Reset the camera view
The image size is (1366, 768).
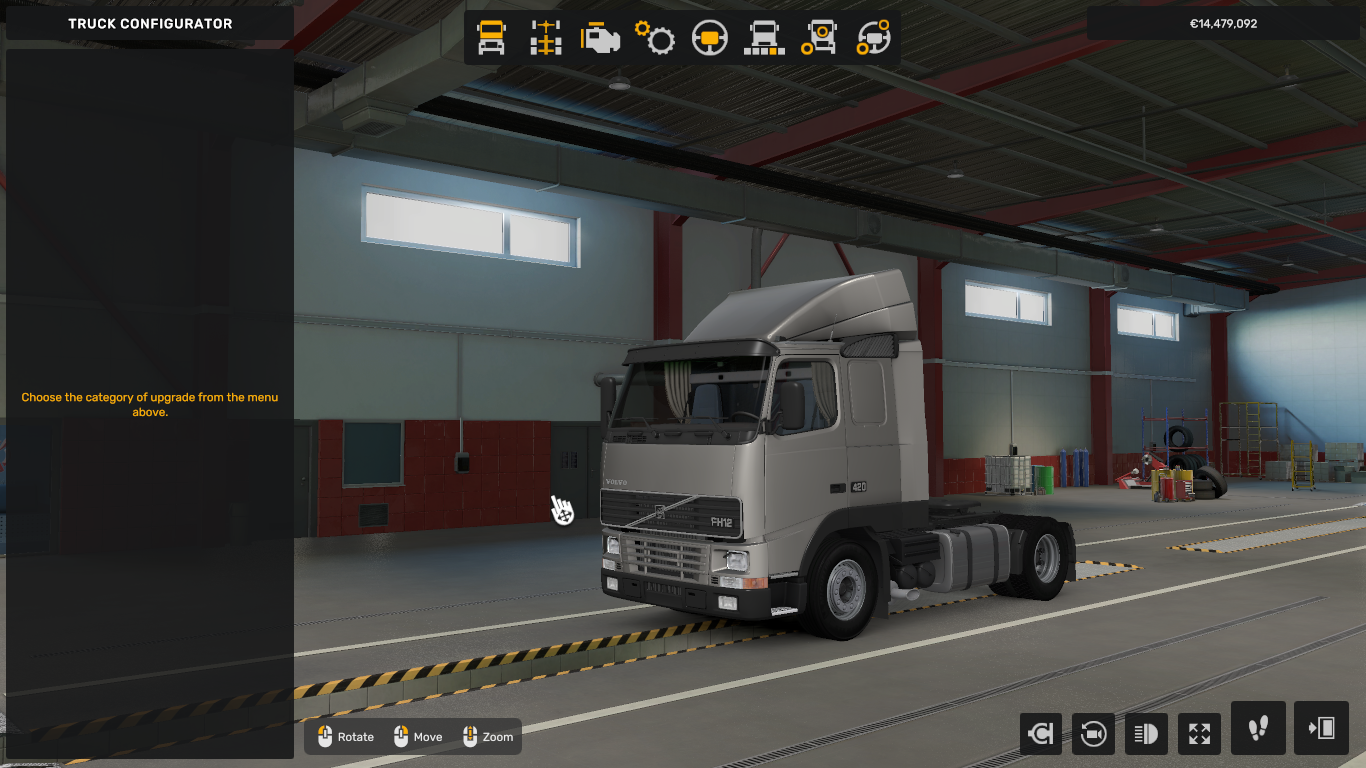(1093, 734)
